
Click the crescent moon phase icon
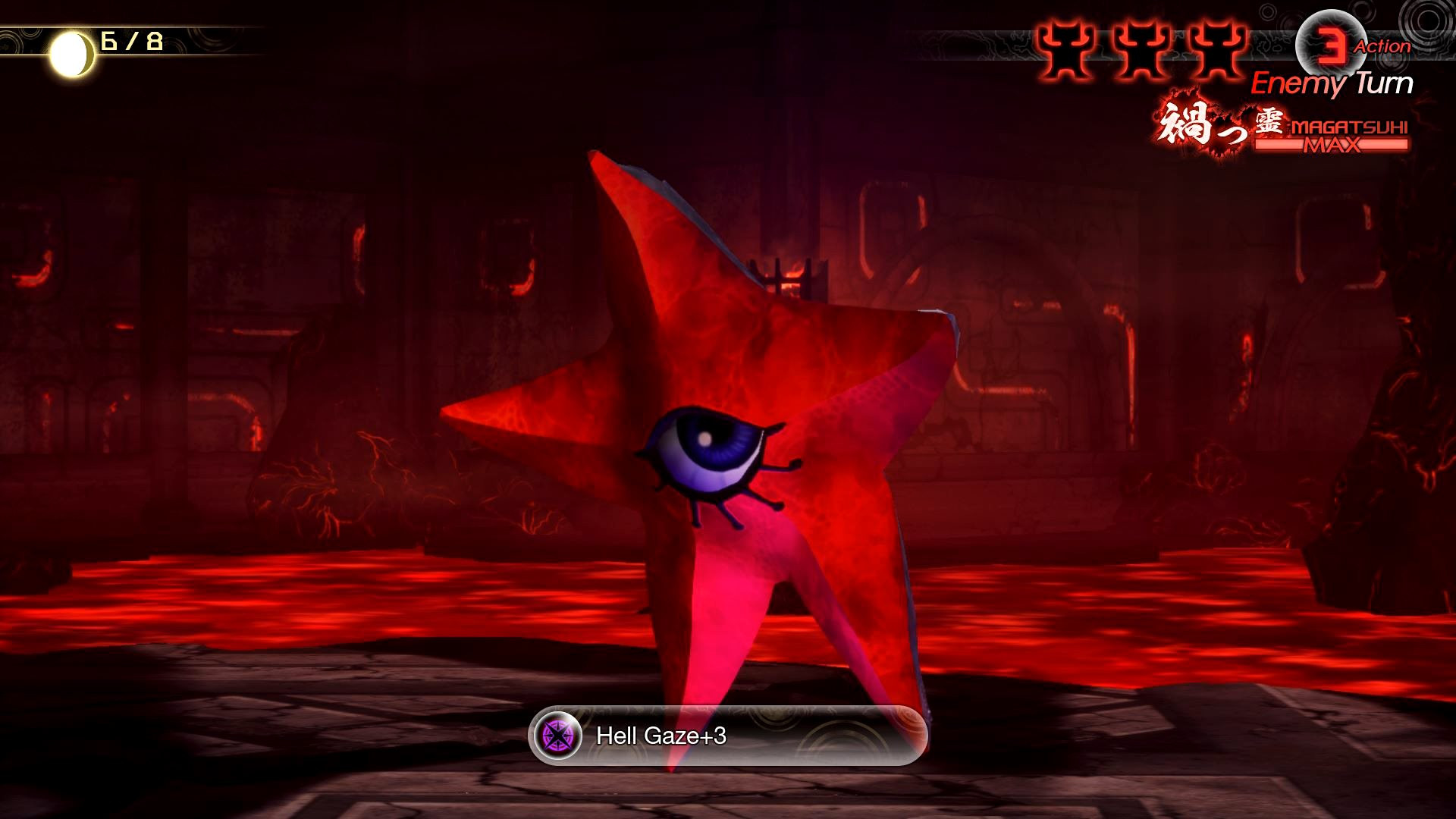(71, 51)
